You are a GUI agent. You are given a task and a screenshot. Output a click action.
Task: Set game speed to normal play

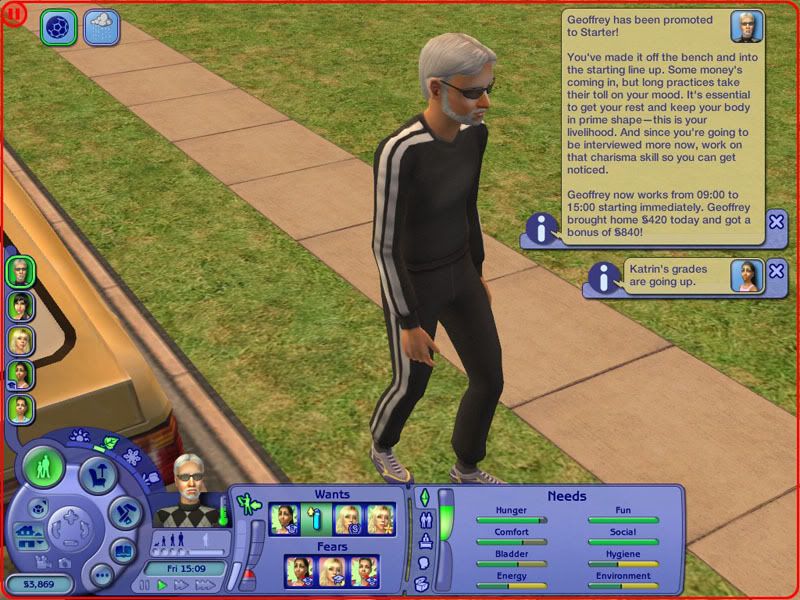pyautogui.click(x=163, y=585)
